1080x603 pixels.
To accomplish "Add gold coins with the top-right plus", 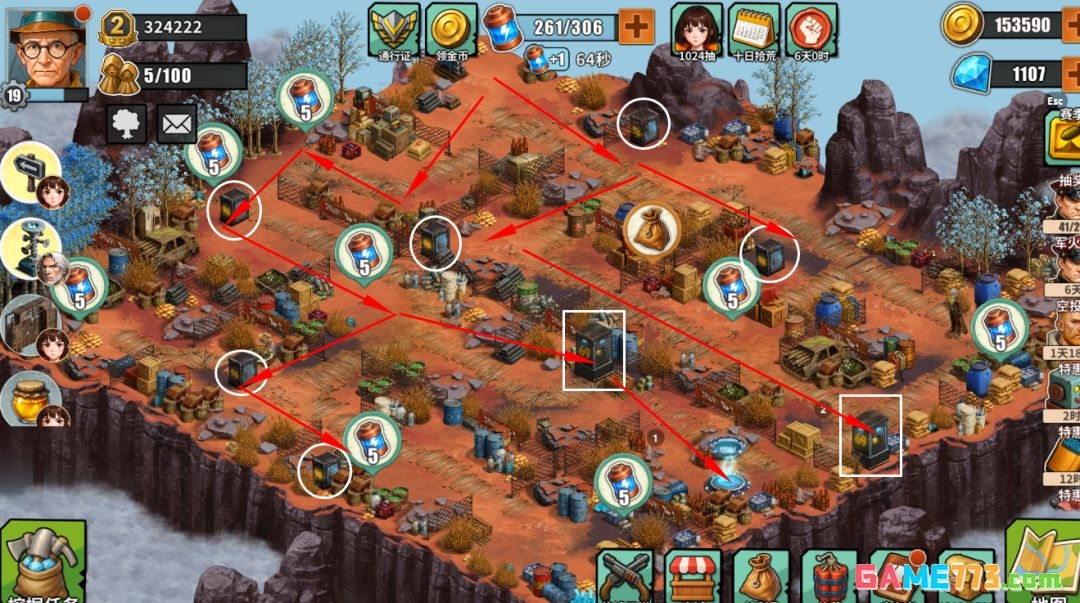I will click(1070, 25).
